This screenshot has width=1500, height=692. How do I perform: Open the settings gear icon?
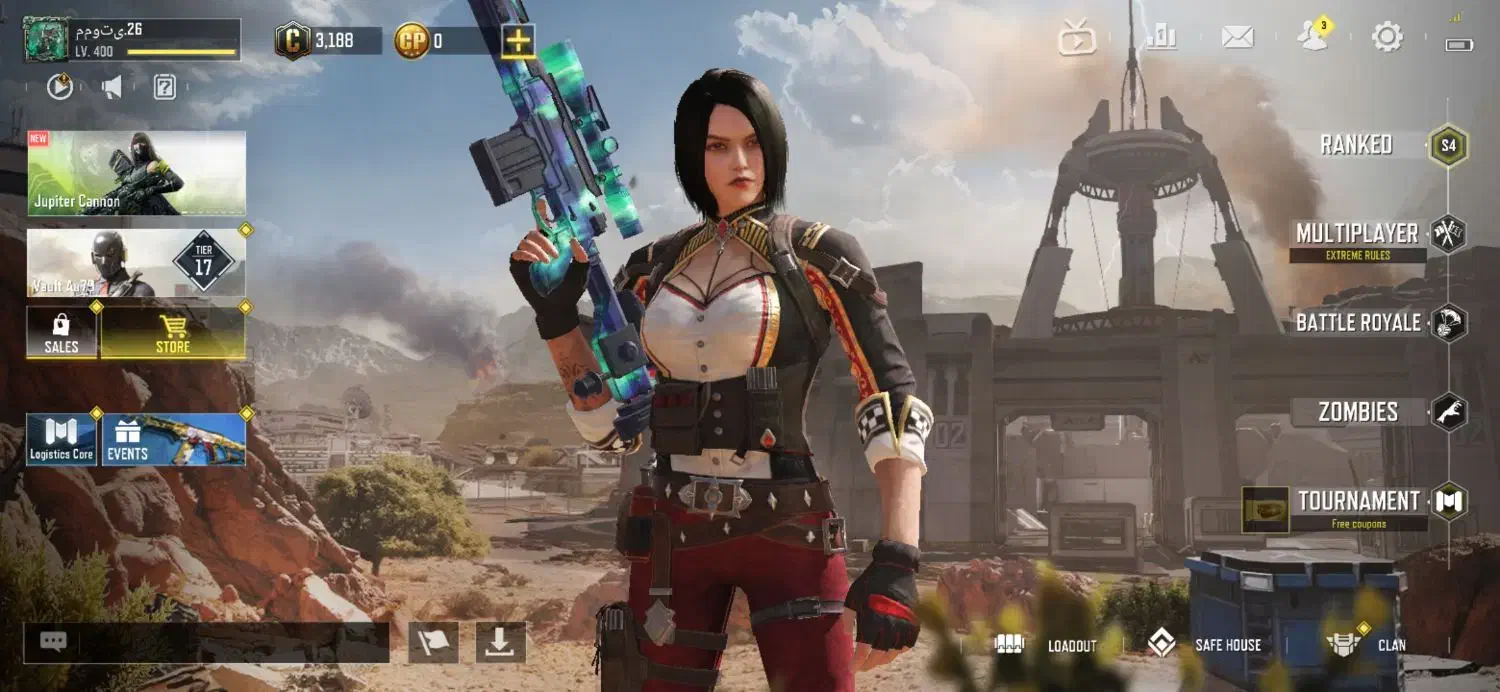[1387, 38]
